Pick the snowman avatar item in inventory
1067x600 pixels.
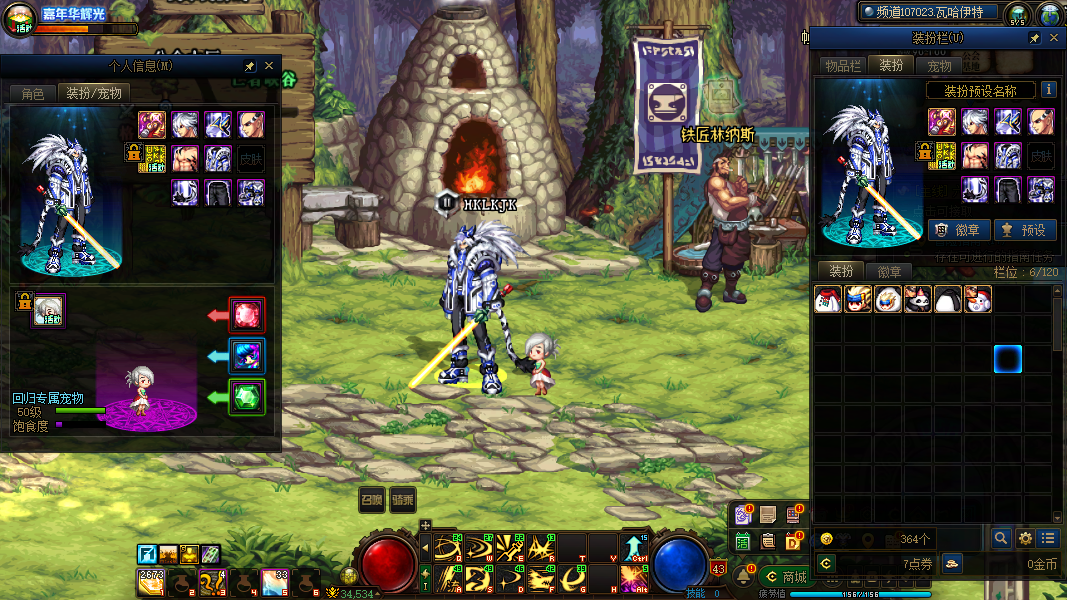coord(978,299)
